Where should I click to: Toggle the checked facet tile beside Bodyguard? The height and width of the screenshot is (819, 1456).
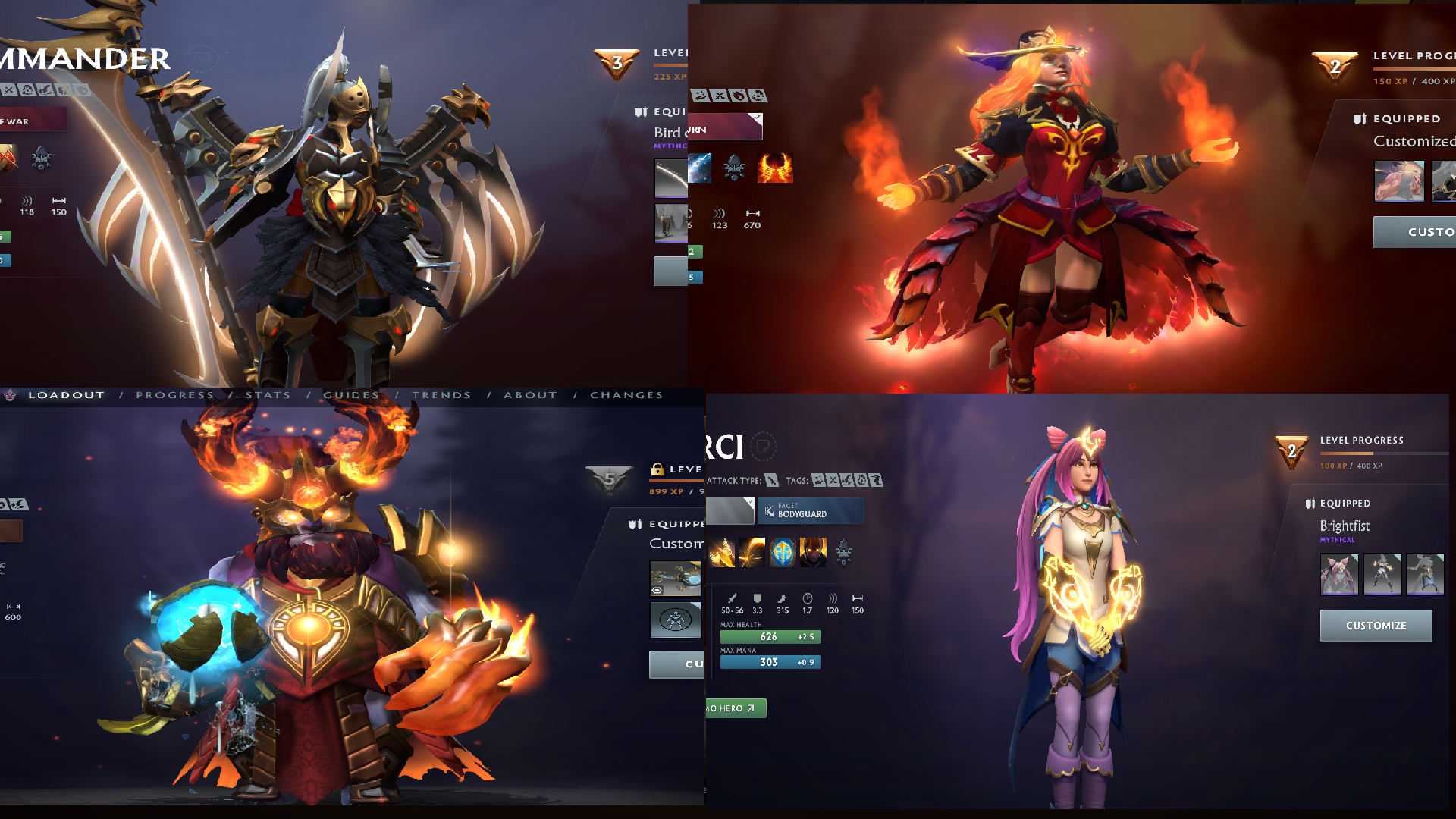(x=730, y=510)
